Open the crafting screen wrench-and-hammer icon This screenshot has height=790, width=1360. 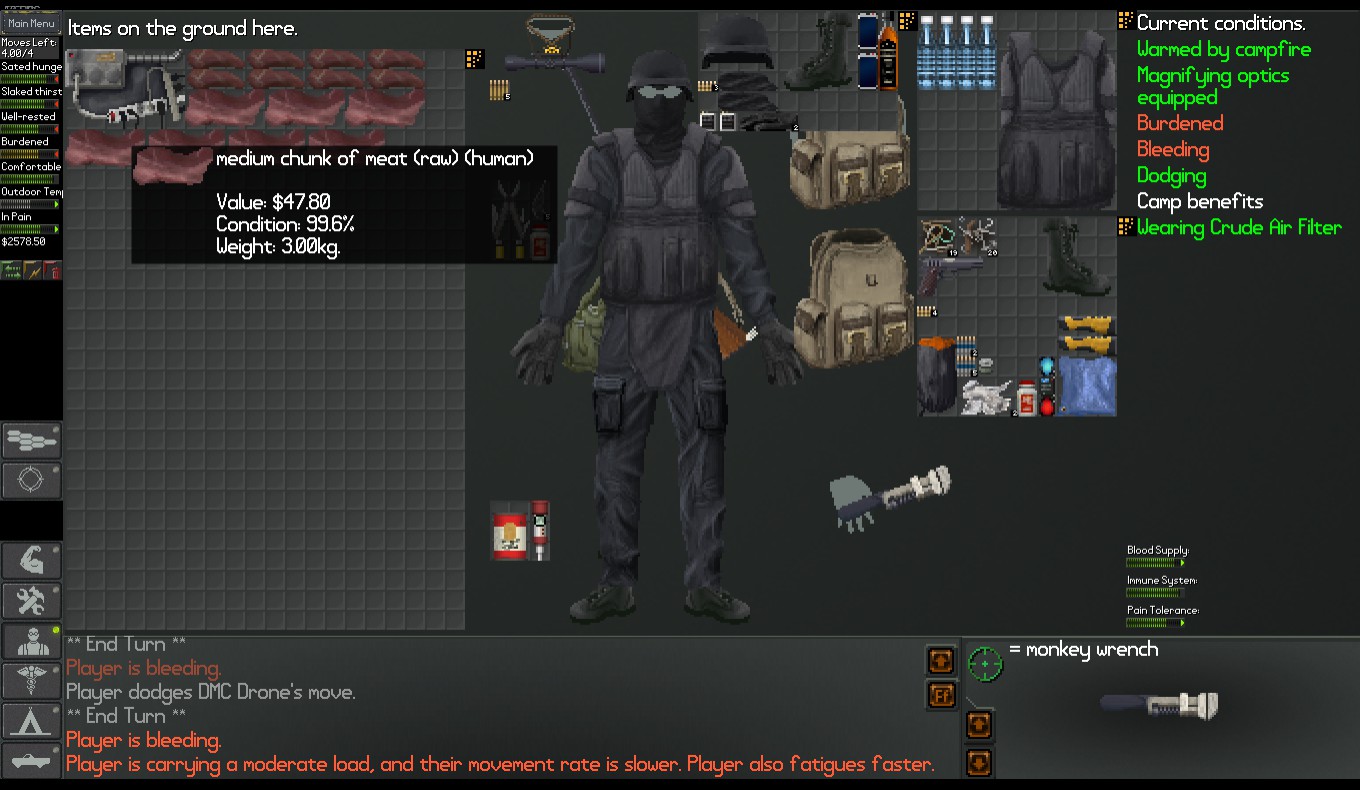(31, 600)
